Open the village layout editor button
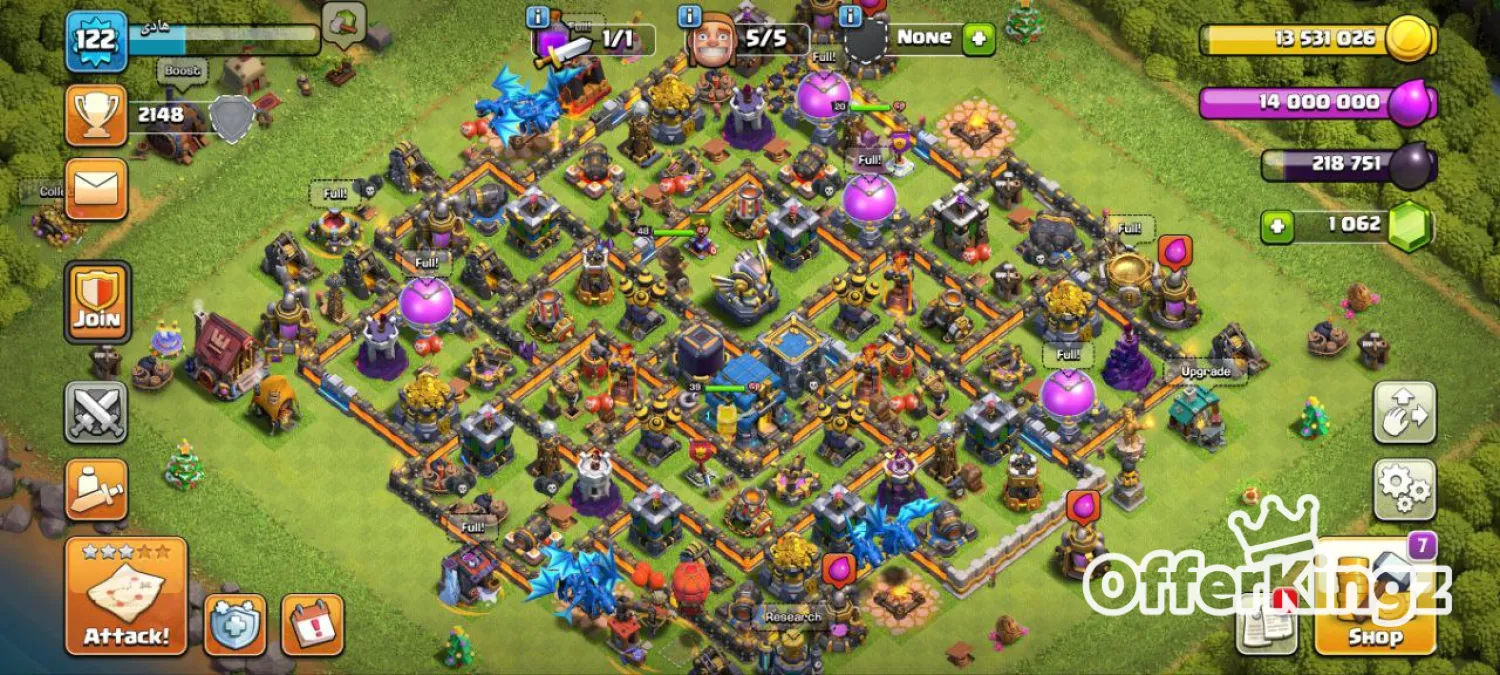 click(1404, 412)
